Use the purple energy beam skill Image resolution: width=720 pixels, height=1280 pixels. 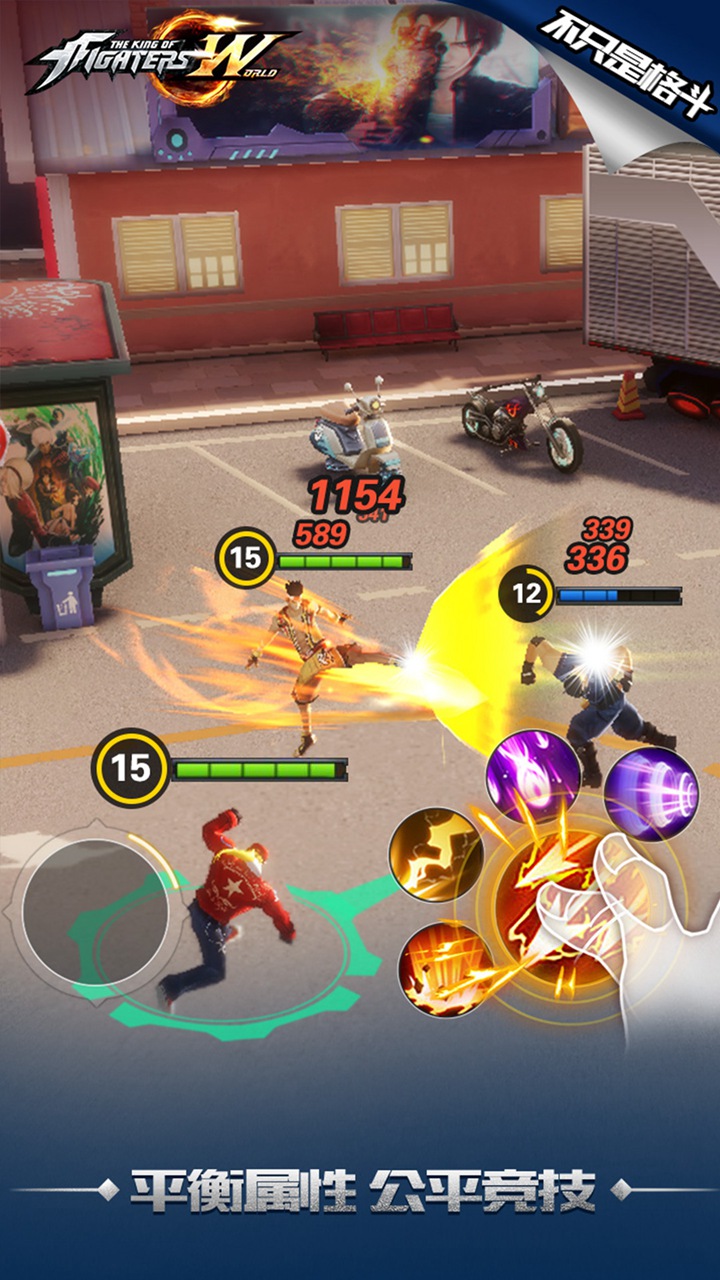[x=650, y=793]
